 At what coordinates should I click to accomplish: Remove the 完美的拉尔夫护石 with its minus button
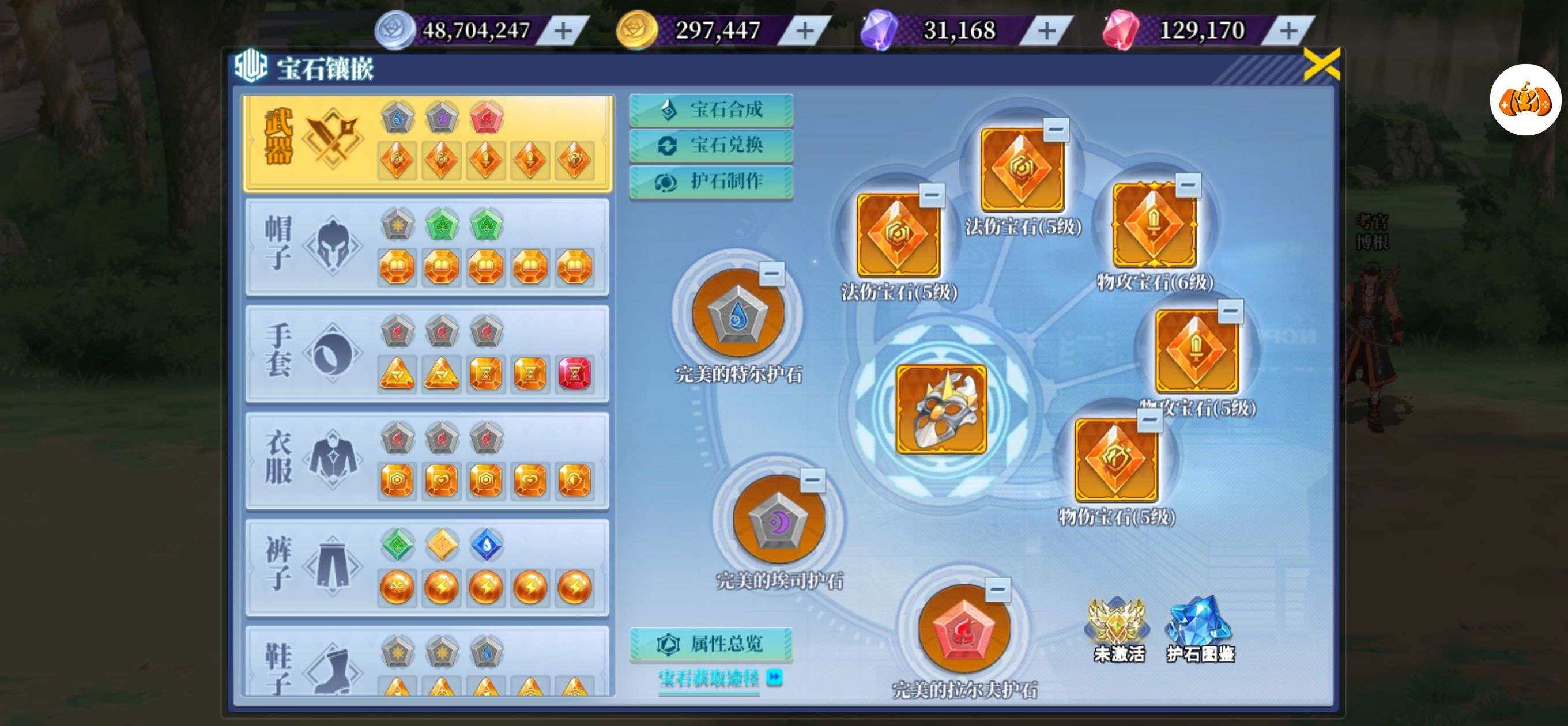(998, 589)
